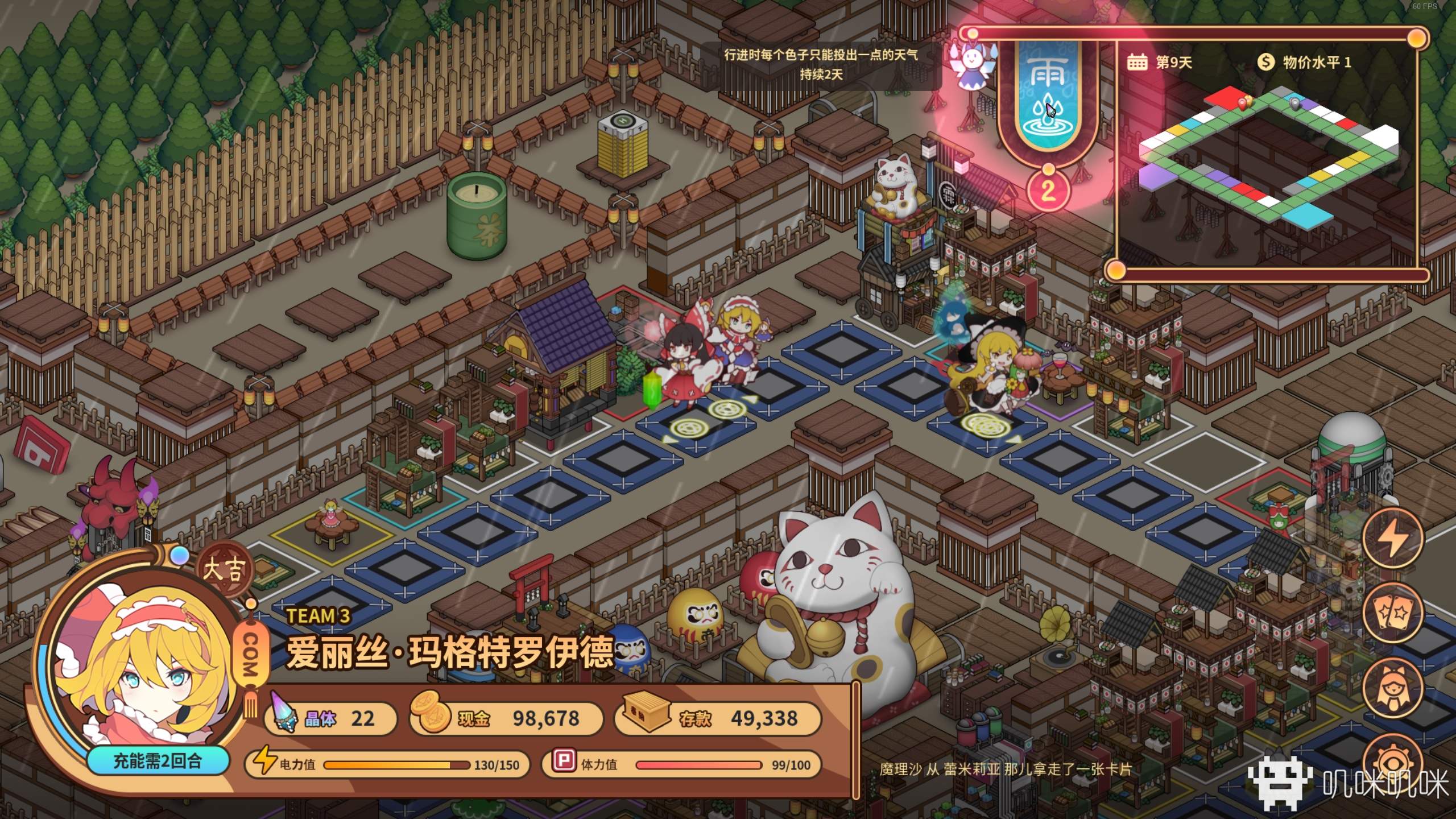Click the day 9 calendar icon

(1137, 61)
